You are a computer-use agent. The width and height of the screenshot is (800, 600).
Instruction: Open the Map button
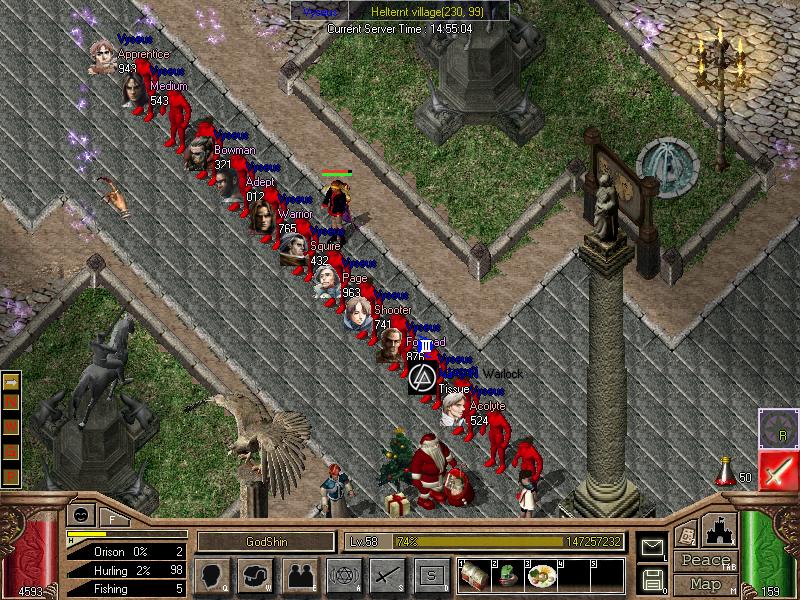pos(705,584)
